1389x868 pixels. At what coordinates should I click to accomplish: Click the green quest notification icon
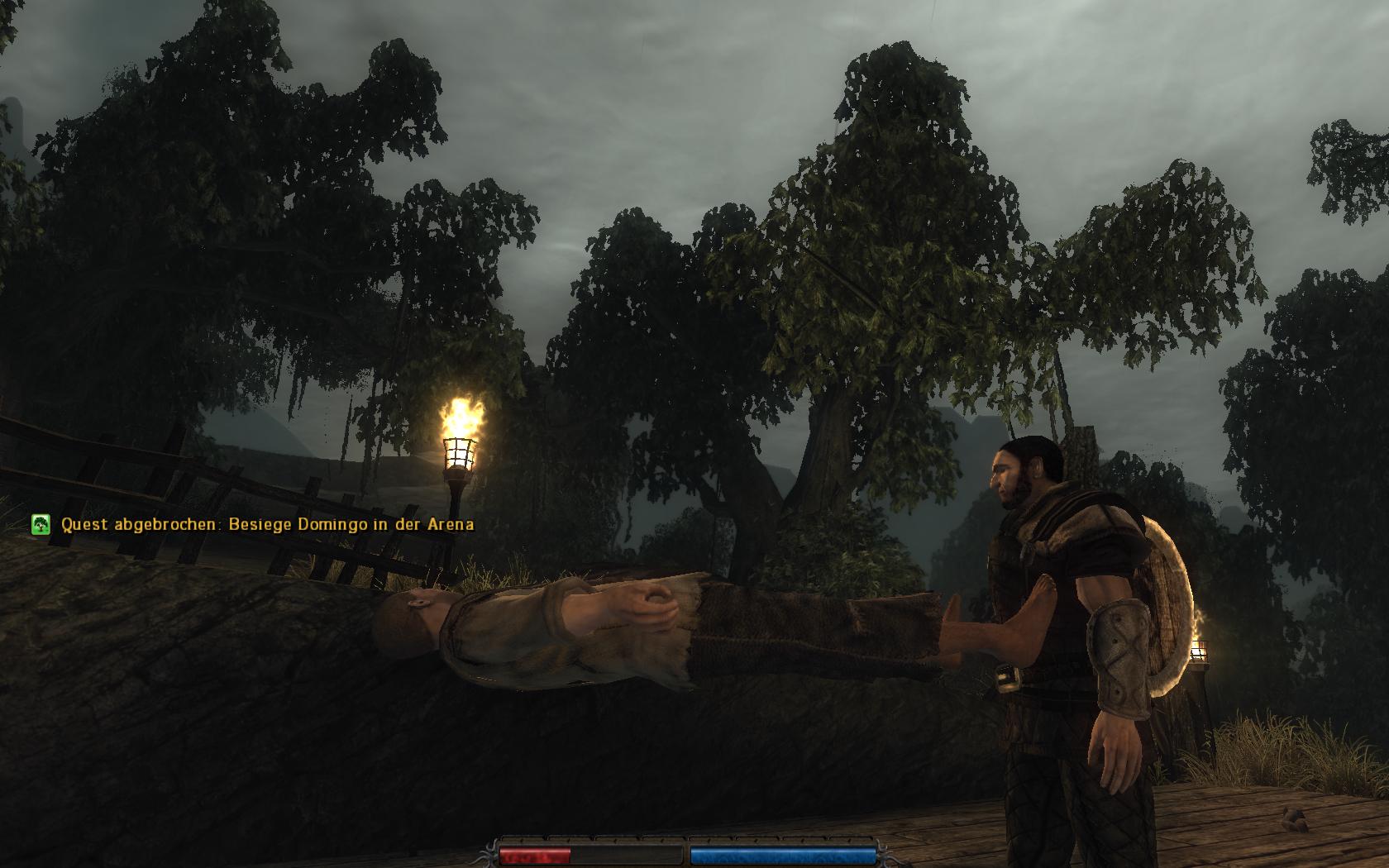pos(41,524)
